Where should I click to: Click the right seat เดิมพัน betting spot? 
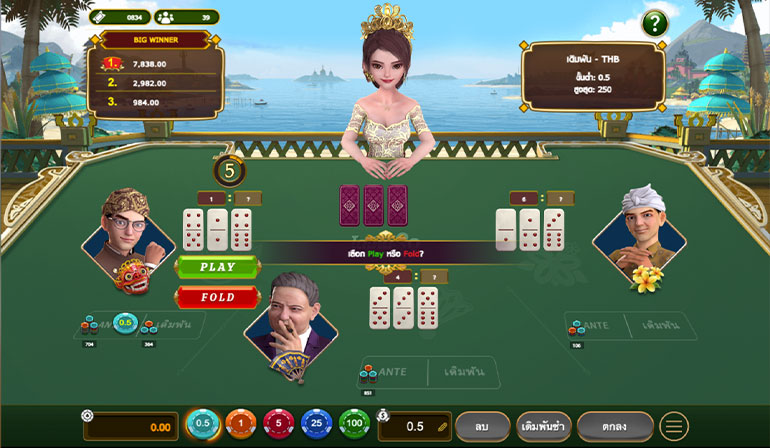coord(661,327)
